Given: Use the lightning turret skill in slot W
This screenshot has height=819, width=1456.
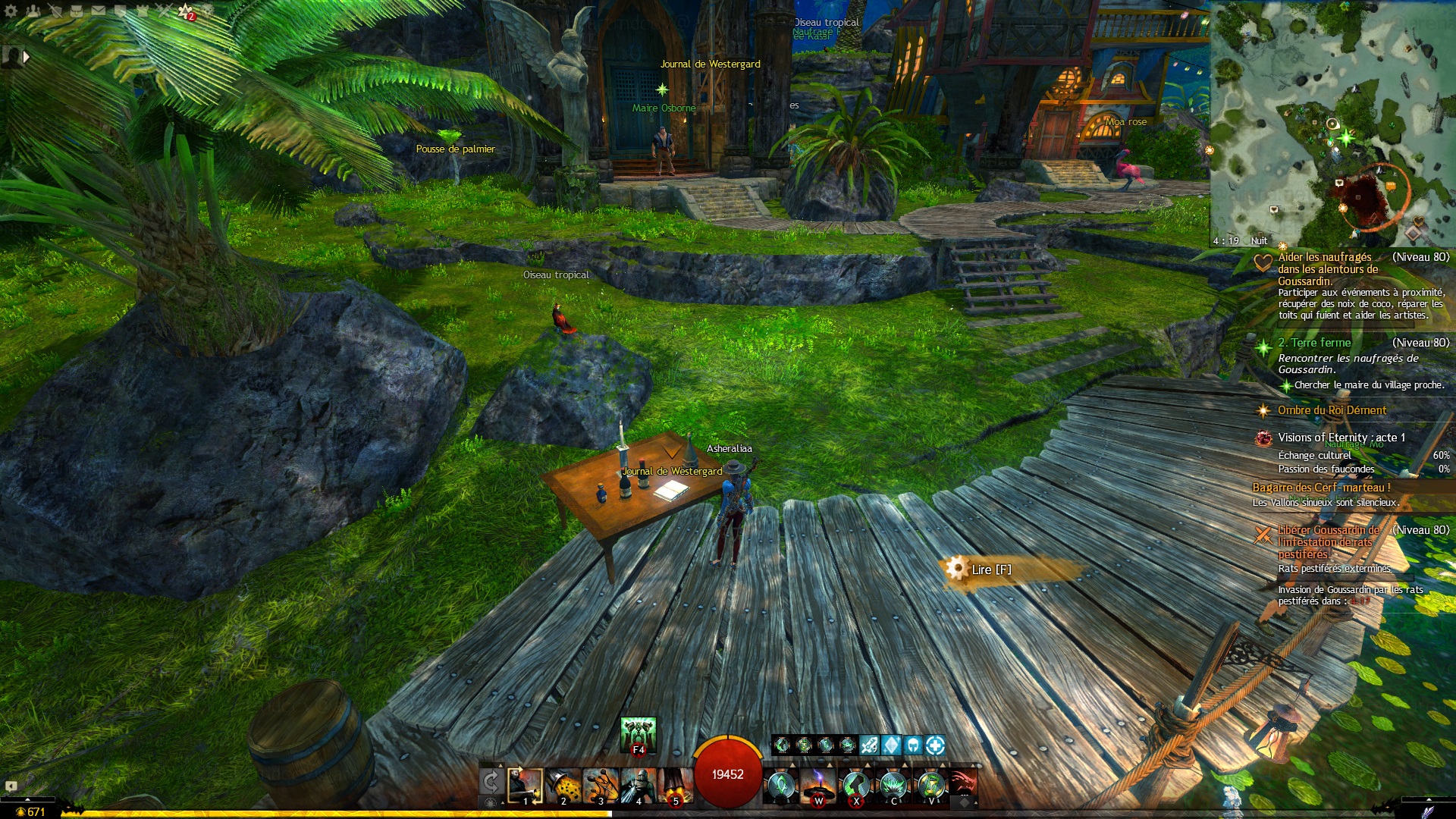Looking at the screenshot, I should tap(818, 786).
